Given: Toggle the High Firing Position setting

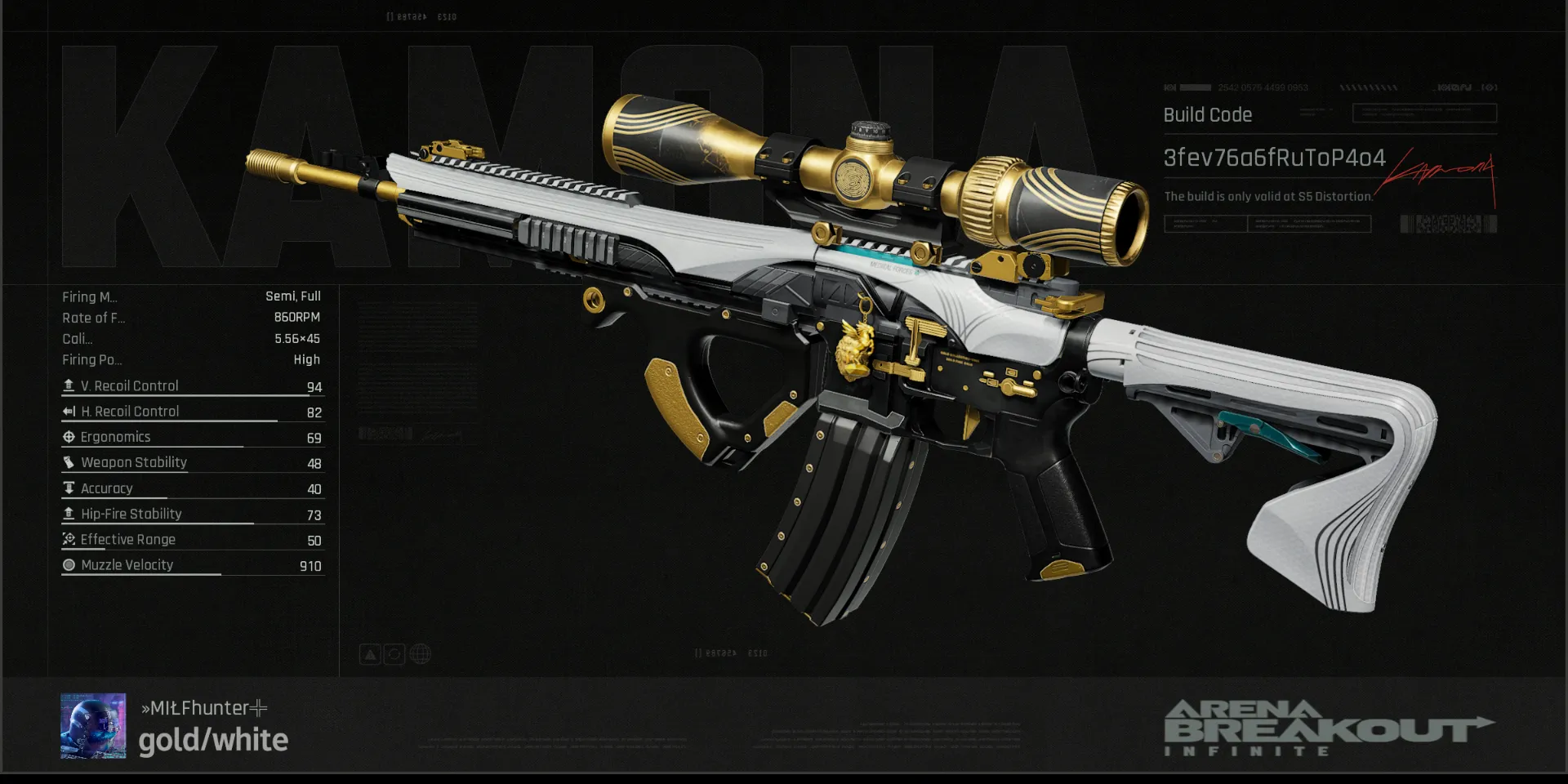Looking at the screenshot, I should tap(308, 359).
